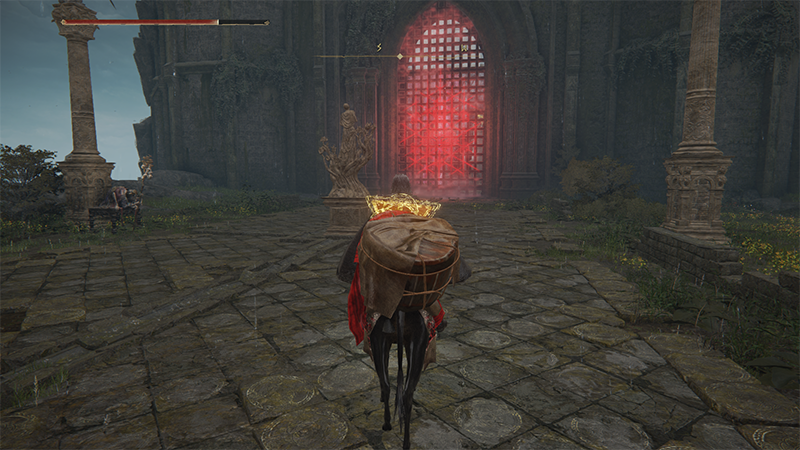
Task: Click the compass diamond center marker
Action: (x=400, y=57)
